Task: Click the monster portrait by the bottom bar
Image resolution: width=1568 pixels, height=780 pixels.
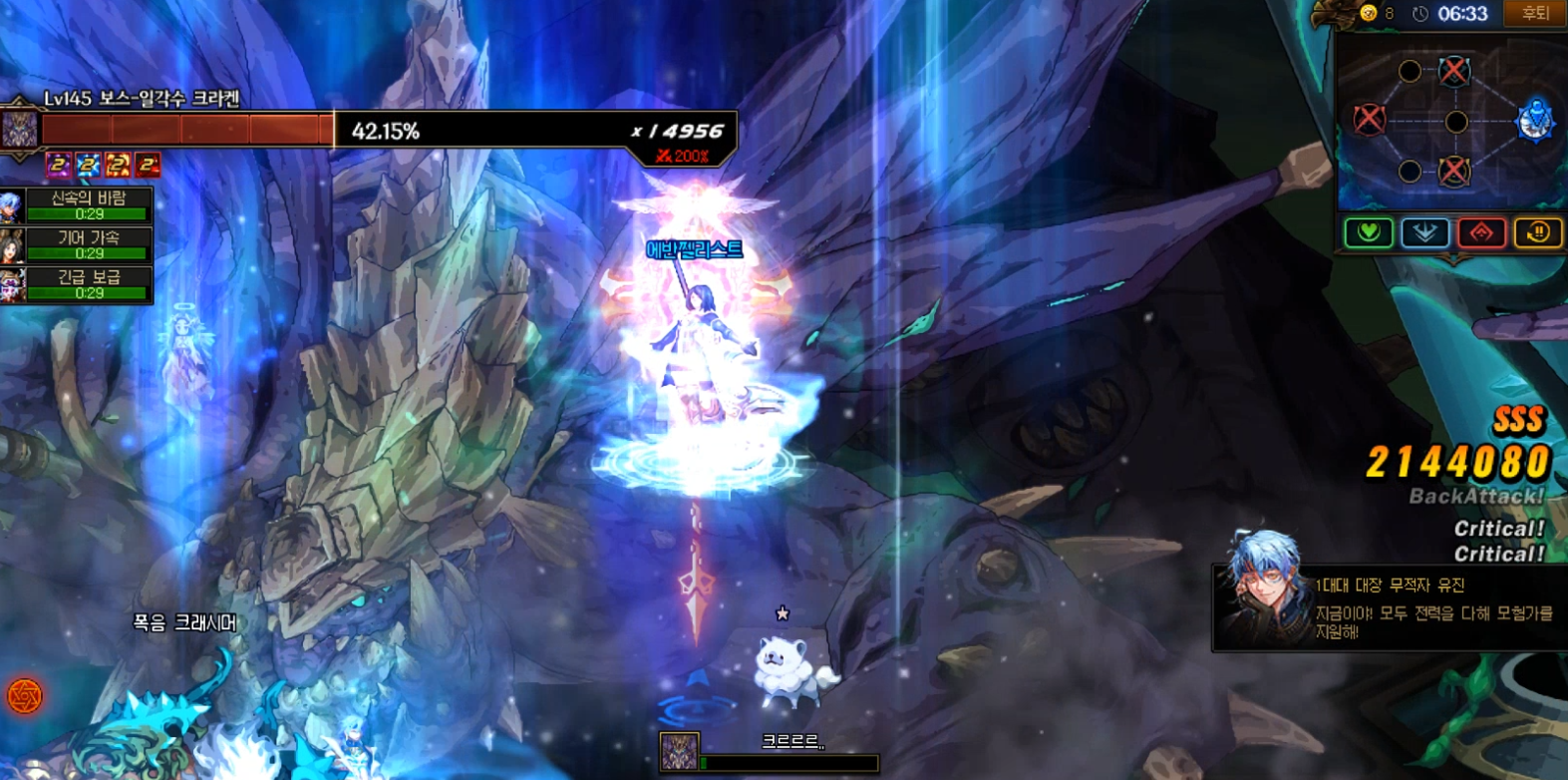Action: [x=680, y=752]
